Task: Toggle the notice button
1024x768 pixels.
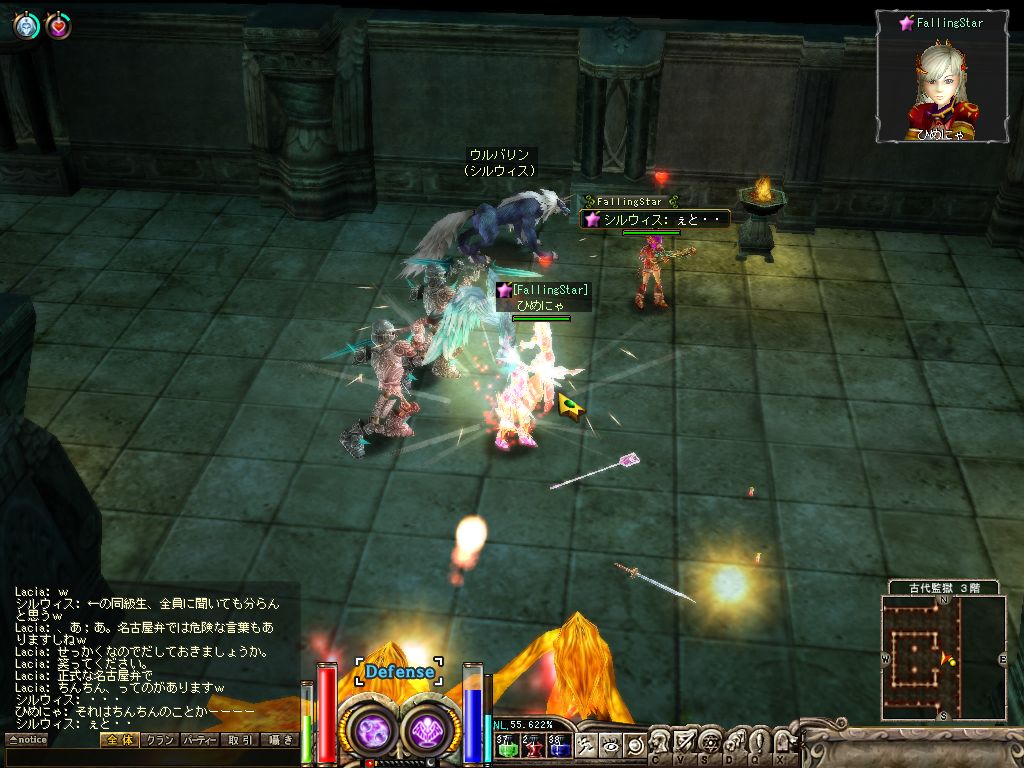Action: [27, 740]
